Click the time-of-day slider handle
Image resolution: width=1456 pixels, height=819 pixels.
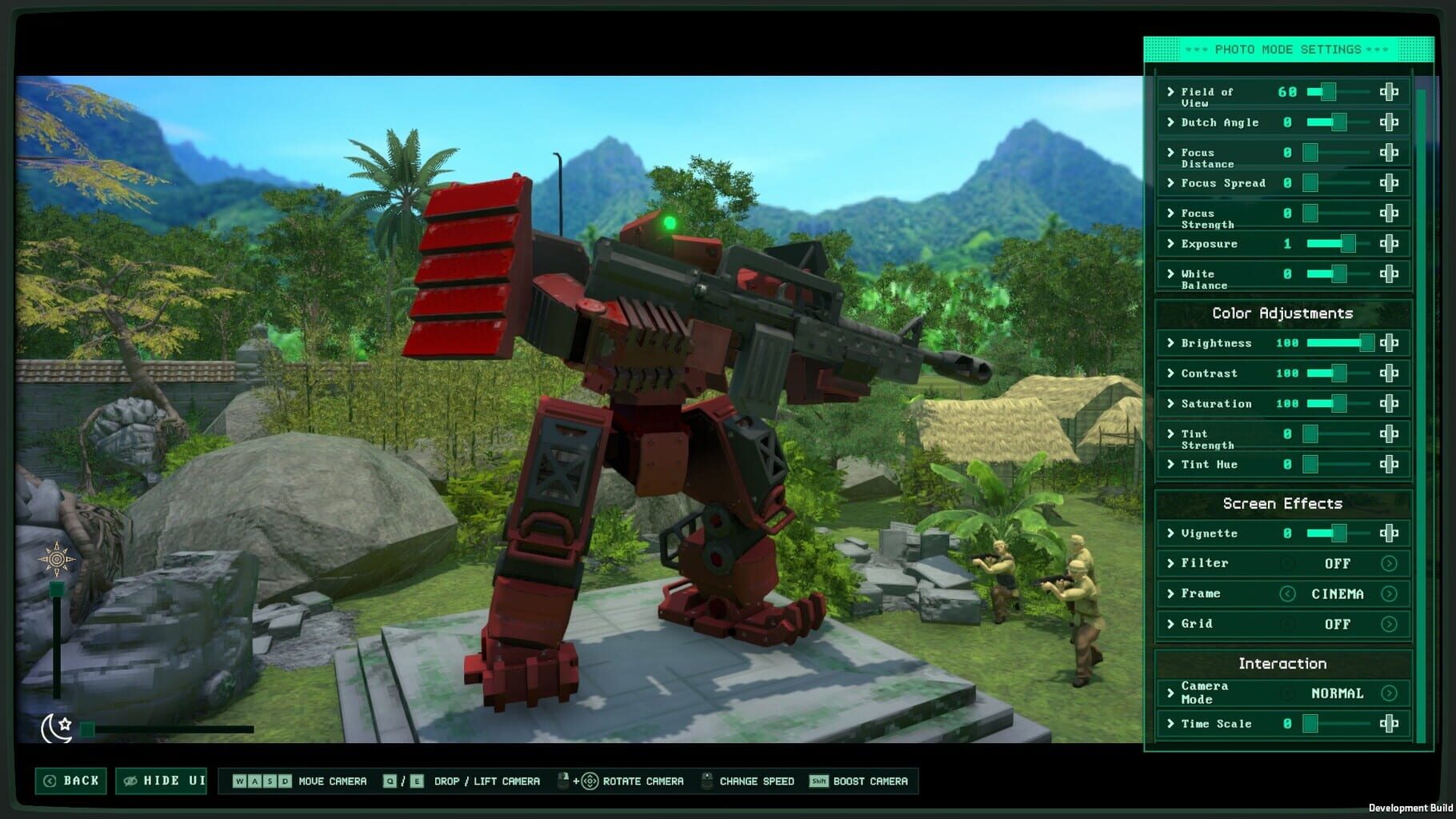click(x=55, y=587)
